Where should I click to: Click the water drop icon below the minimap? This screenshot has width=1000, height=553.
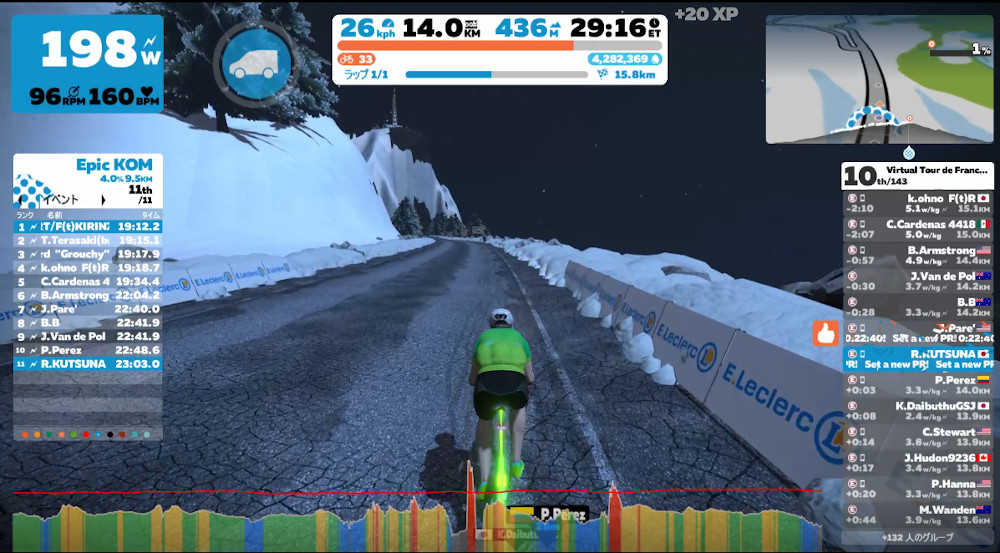pos(908,153)
